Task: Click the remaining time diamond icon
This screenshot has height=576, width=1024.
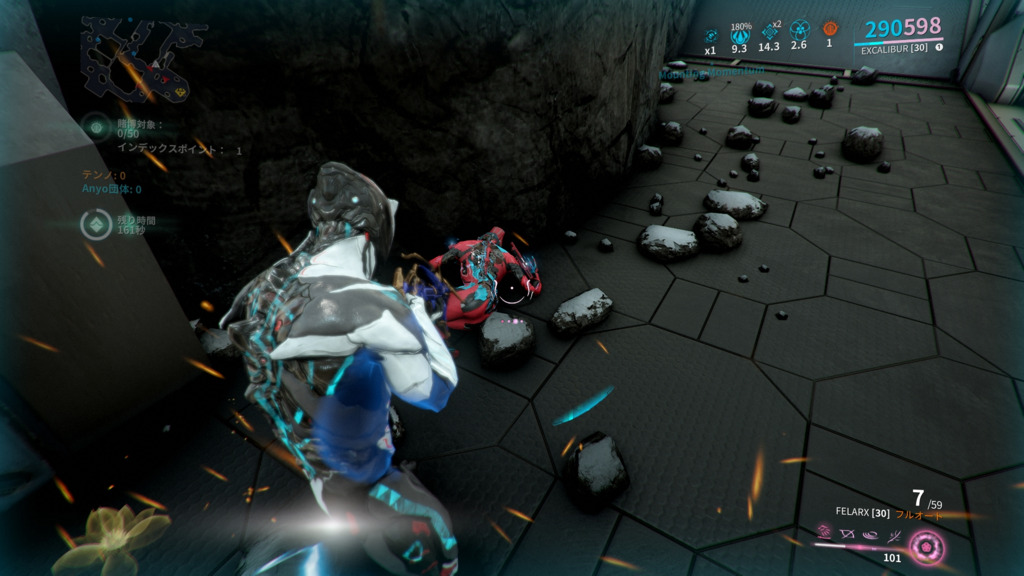Action: (96, 225)
